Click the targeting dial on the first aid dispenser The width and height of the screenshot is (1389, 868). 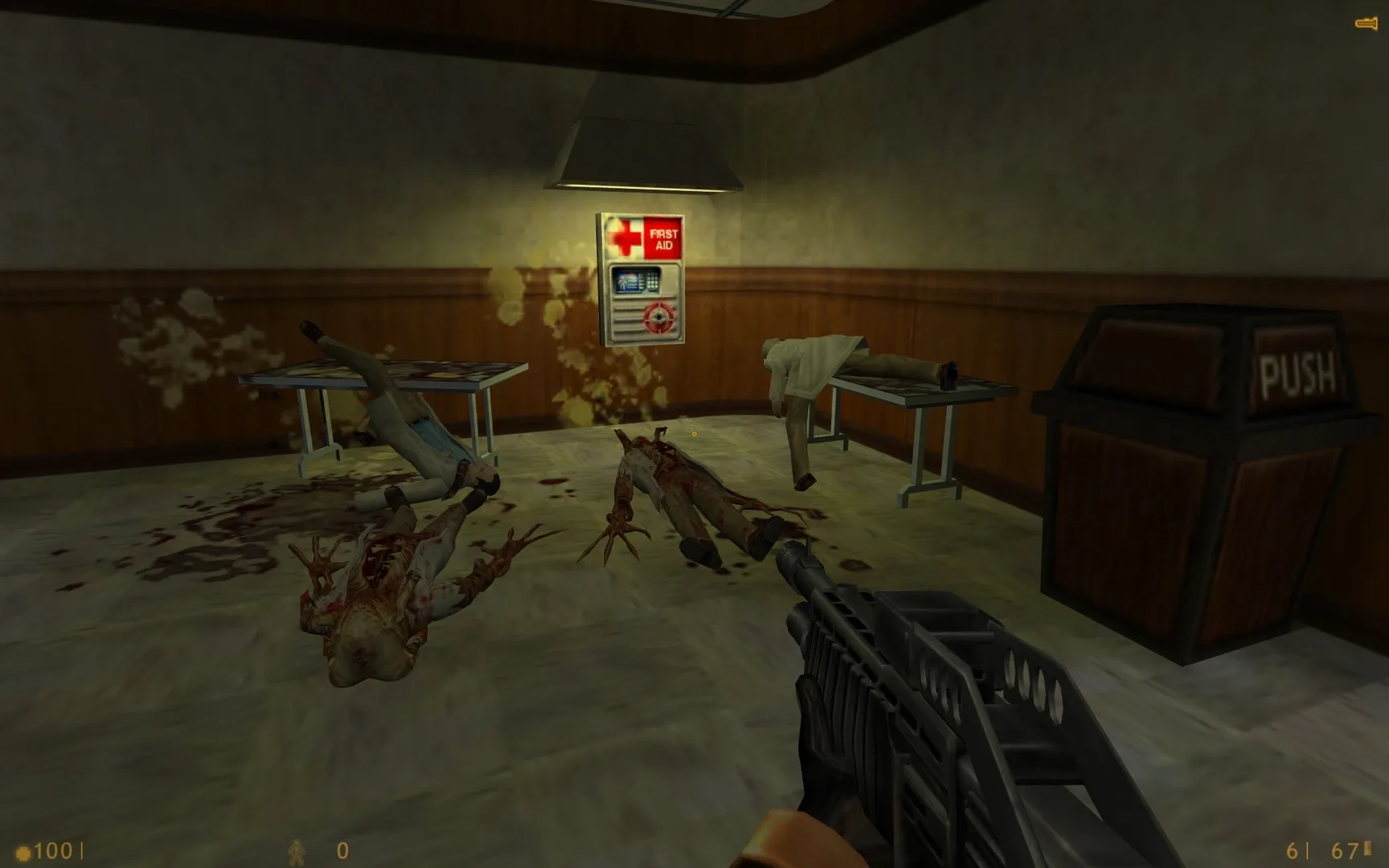[658, 317]
